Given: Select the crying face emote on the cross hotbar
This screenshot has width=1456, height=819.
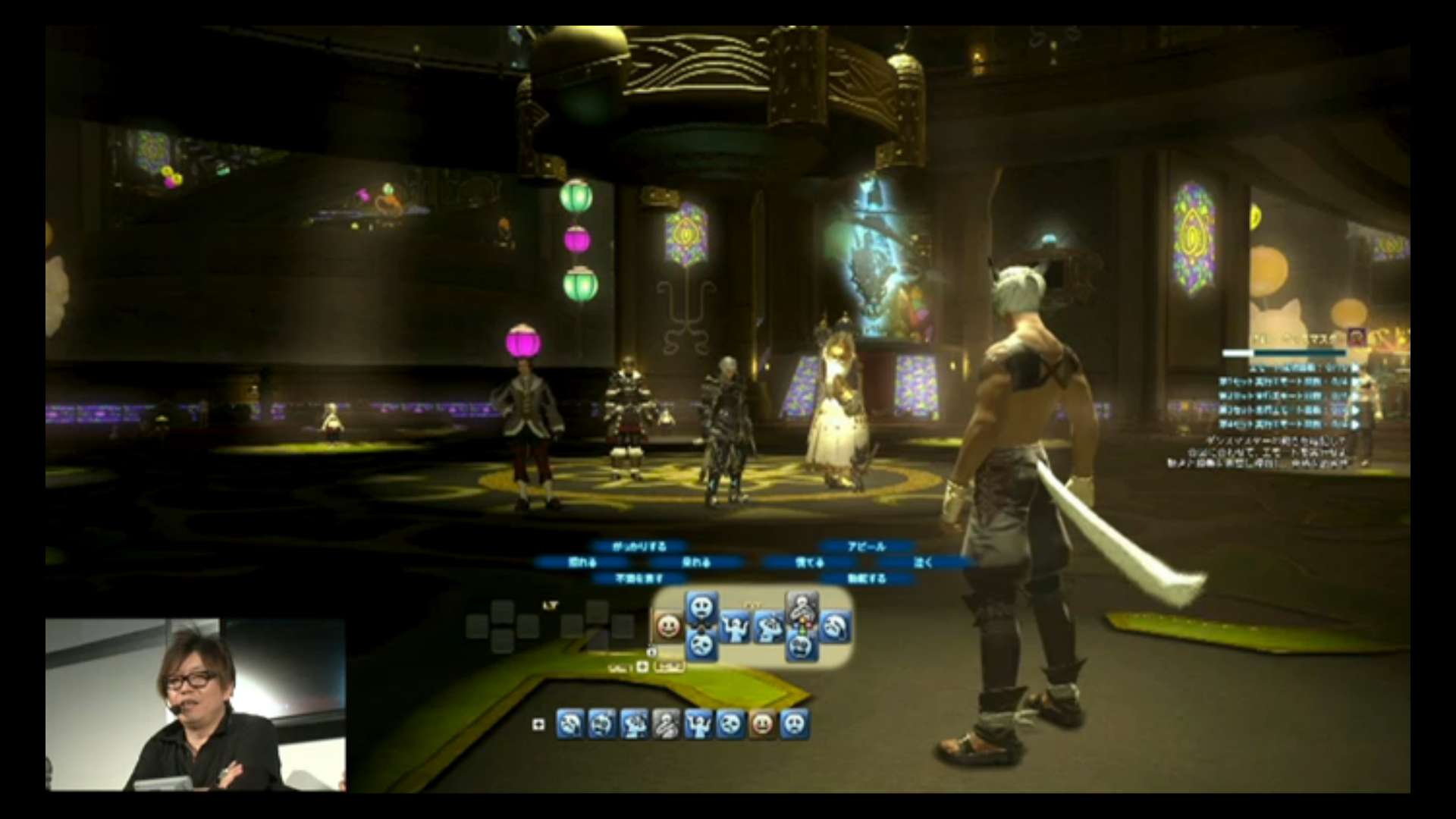Looking at the screenshot, I should (835, 626).
